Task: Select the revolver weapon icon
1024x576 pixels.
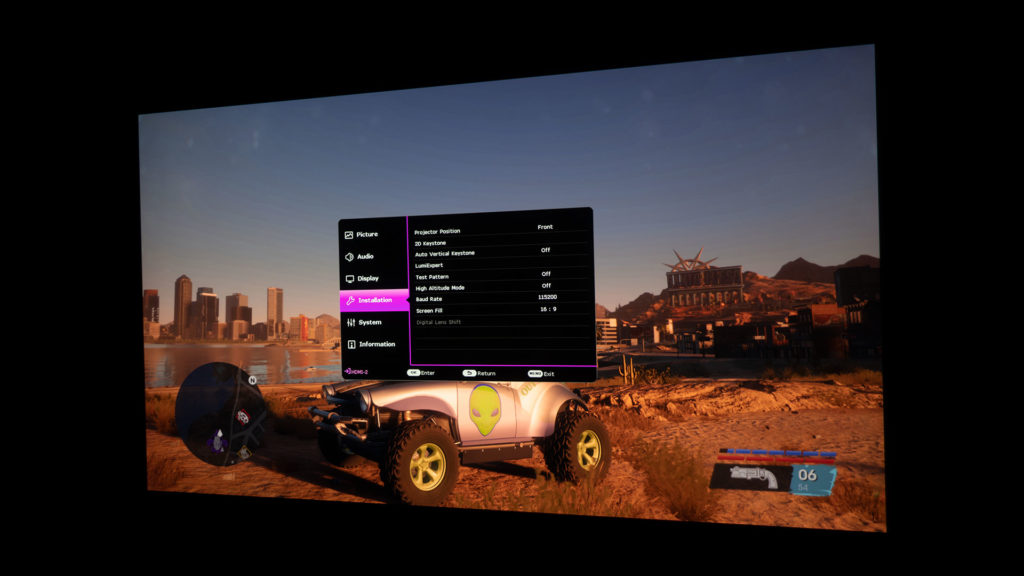Action: tap(749, 477)
